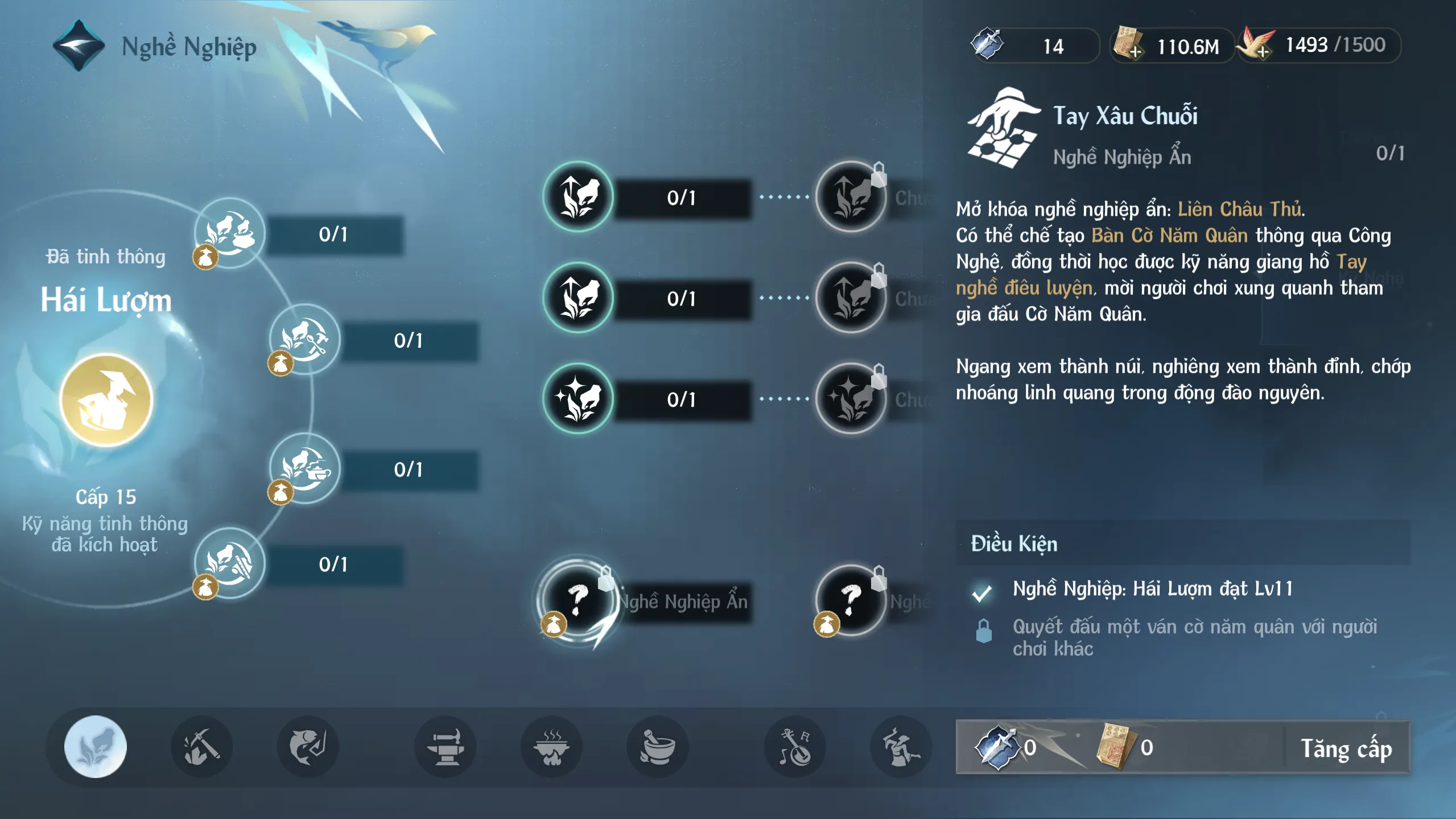The width and height of the screenshot is (1456, 819).
Task: Open the lute music profession tab
Action: (795, 747)
